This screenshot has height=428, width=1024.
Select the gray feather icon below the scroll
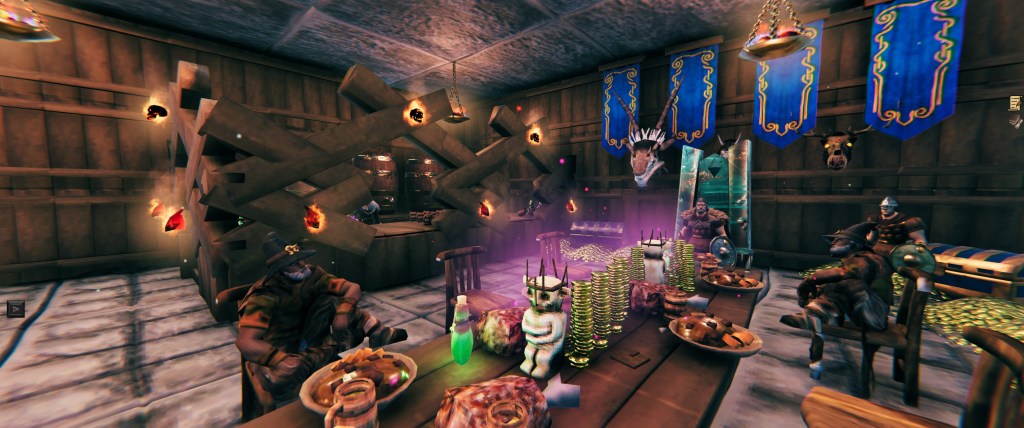(x=1019, y=124)
